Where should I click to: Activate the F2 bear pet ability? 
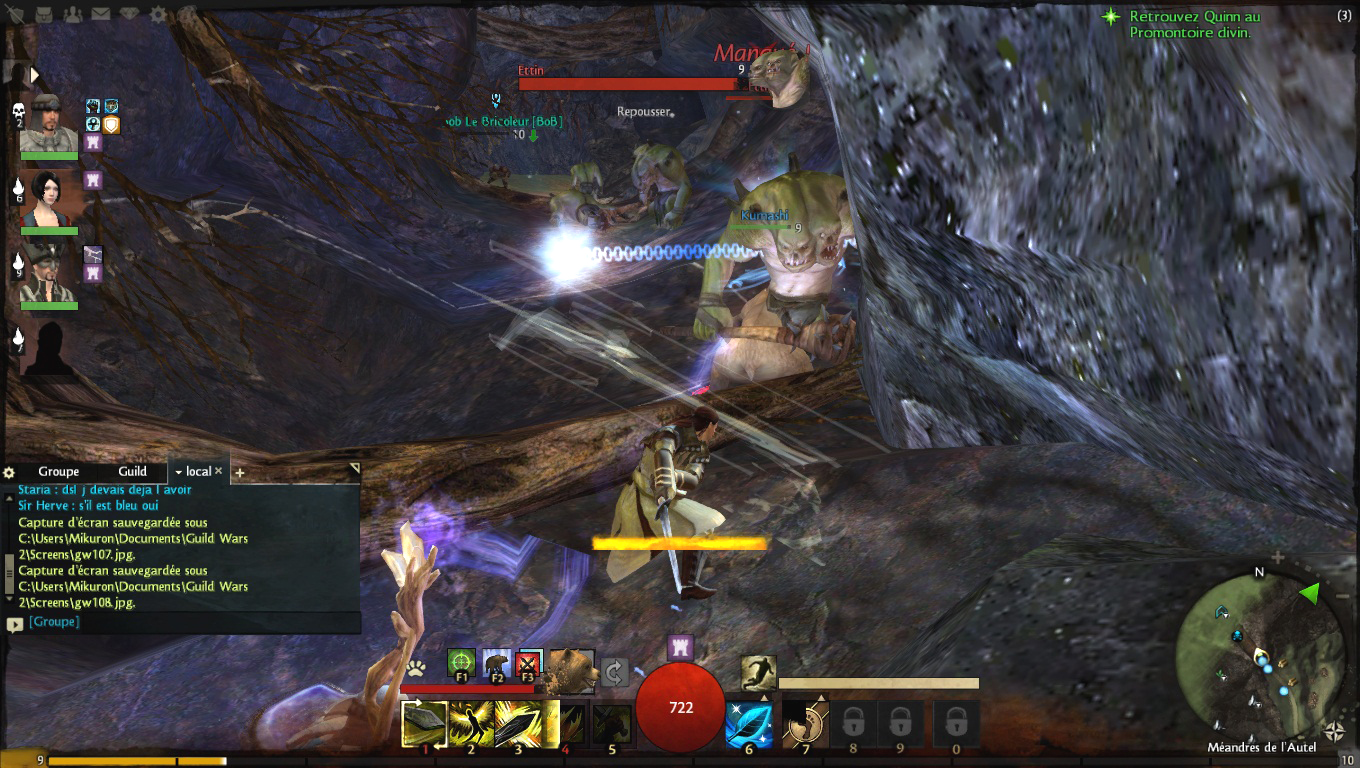(x=497, y=663)
